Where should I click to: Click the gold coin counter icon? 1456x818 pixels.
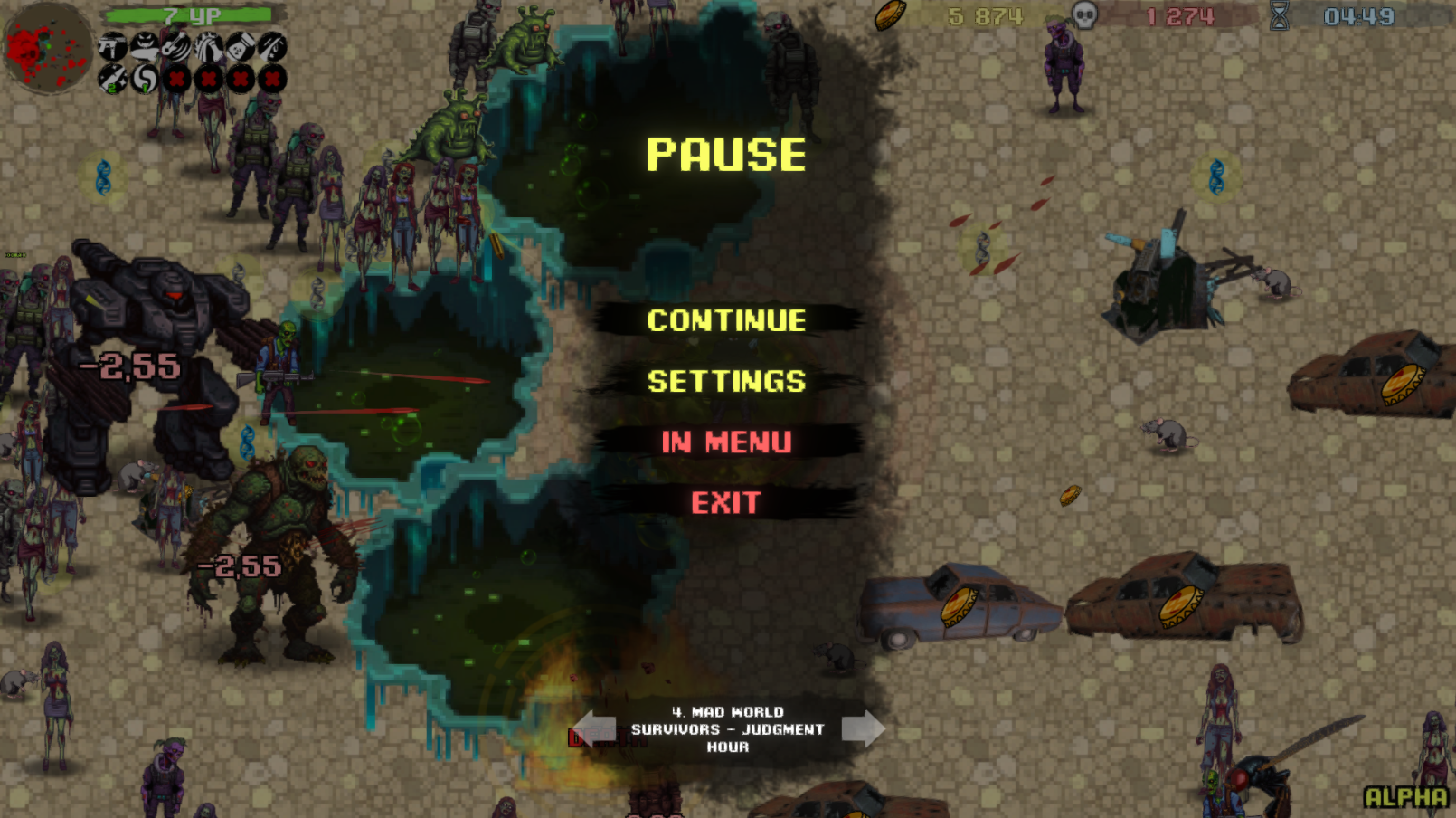pyautogui.click(x=891, y=14)
